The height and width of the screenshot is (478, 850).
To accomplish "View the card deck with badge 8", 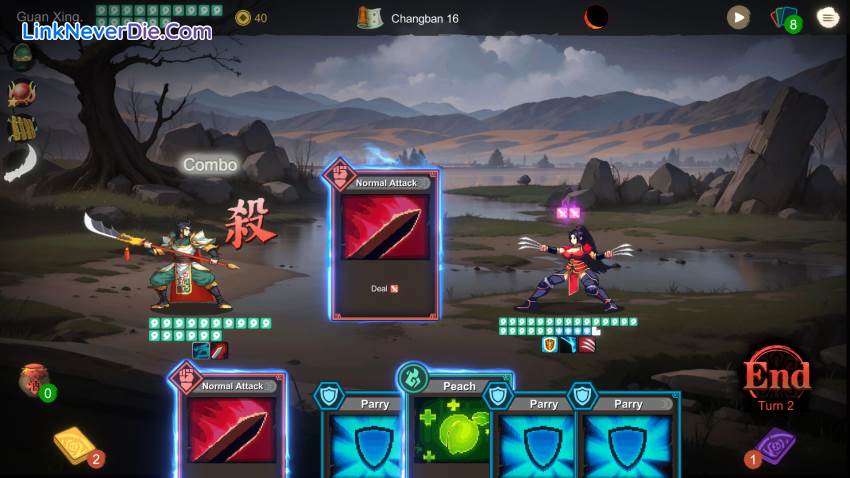I will pyautogui.click(x=784, y=18).
